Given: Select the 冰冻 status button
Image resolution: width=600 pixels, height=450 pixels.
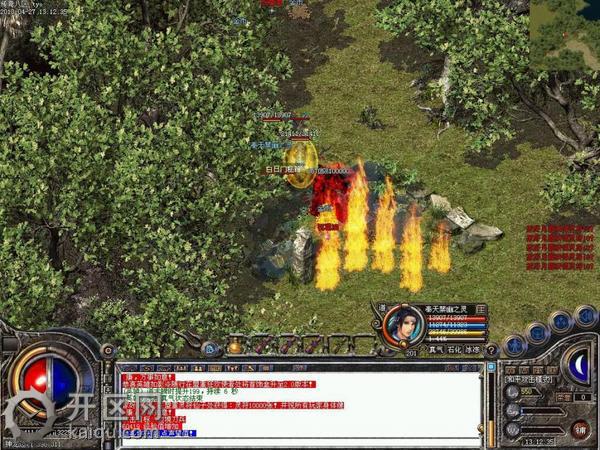Looking at the screenshot, I should 473,350.
